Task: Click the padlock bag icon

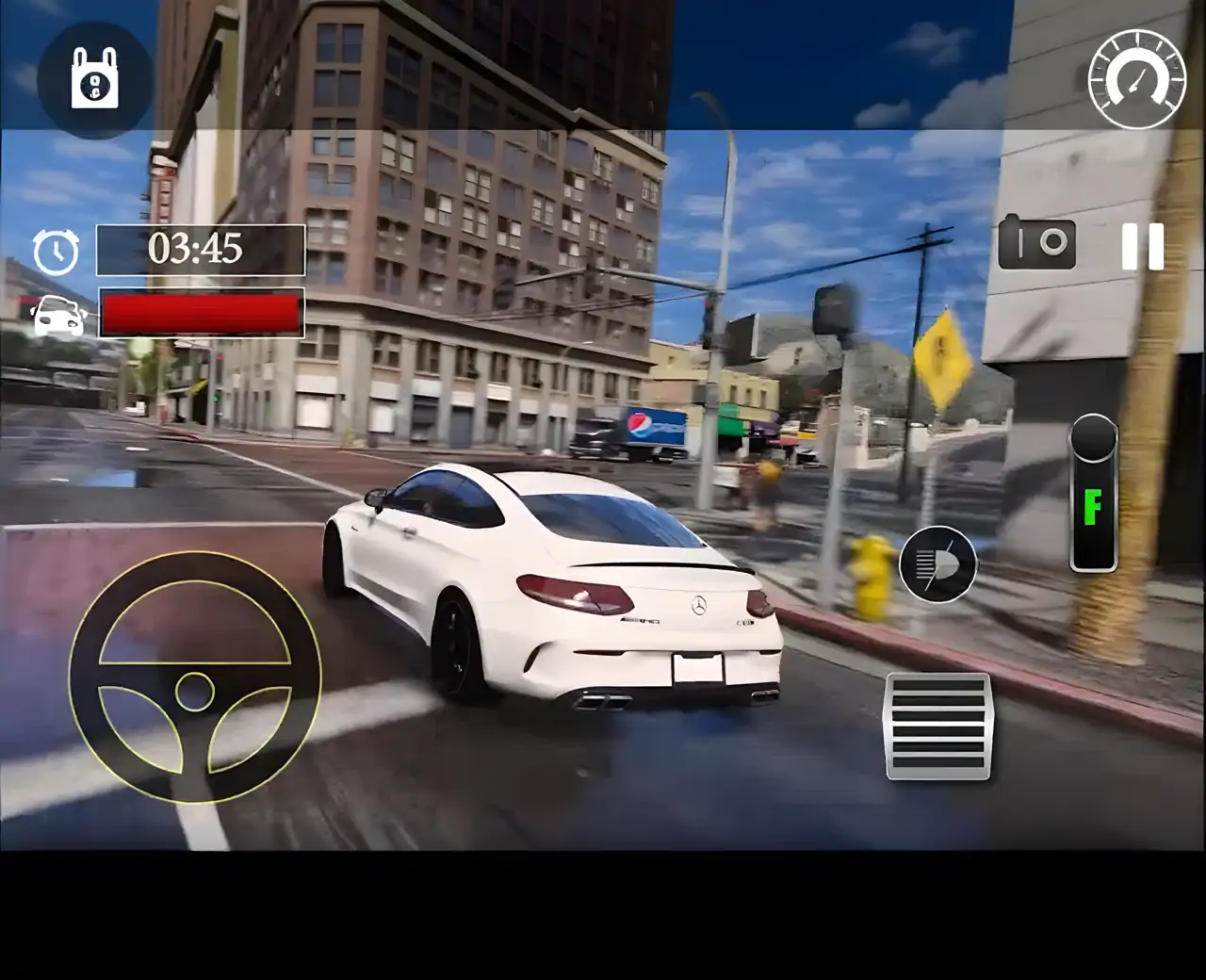Action: [94, 79]
